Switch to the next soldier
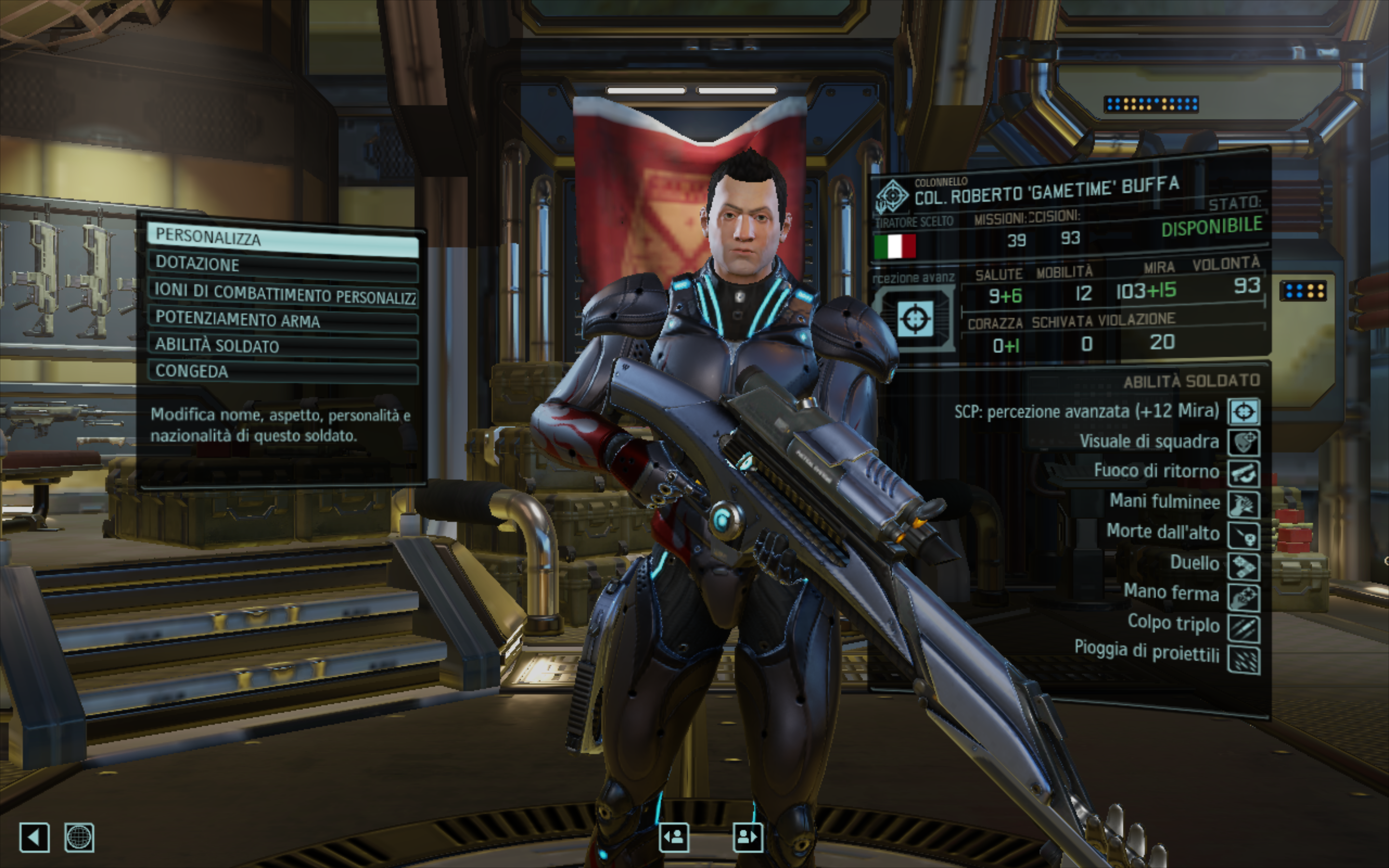1389x868 pixels. click(747, 837)
